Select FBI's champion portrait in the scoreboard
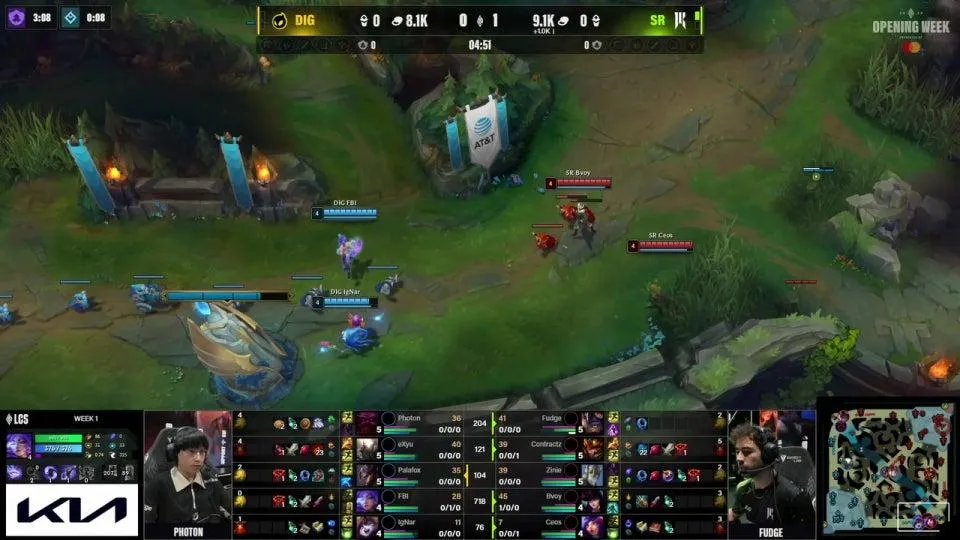 click(x=367, y=500)
